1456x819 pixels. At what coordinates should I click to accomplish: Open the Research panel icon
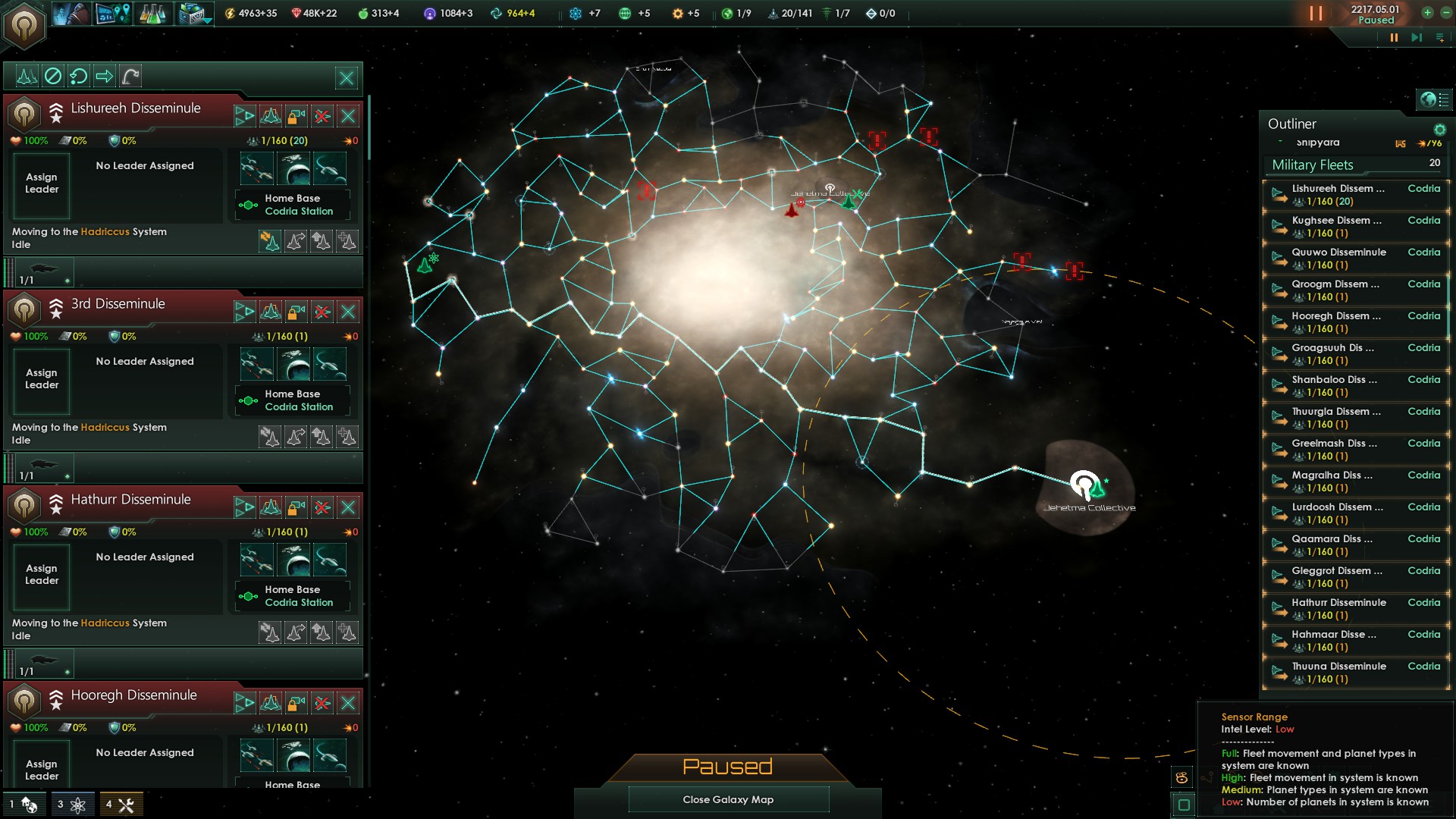tap(153, 14)
